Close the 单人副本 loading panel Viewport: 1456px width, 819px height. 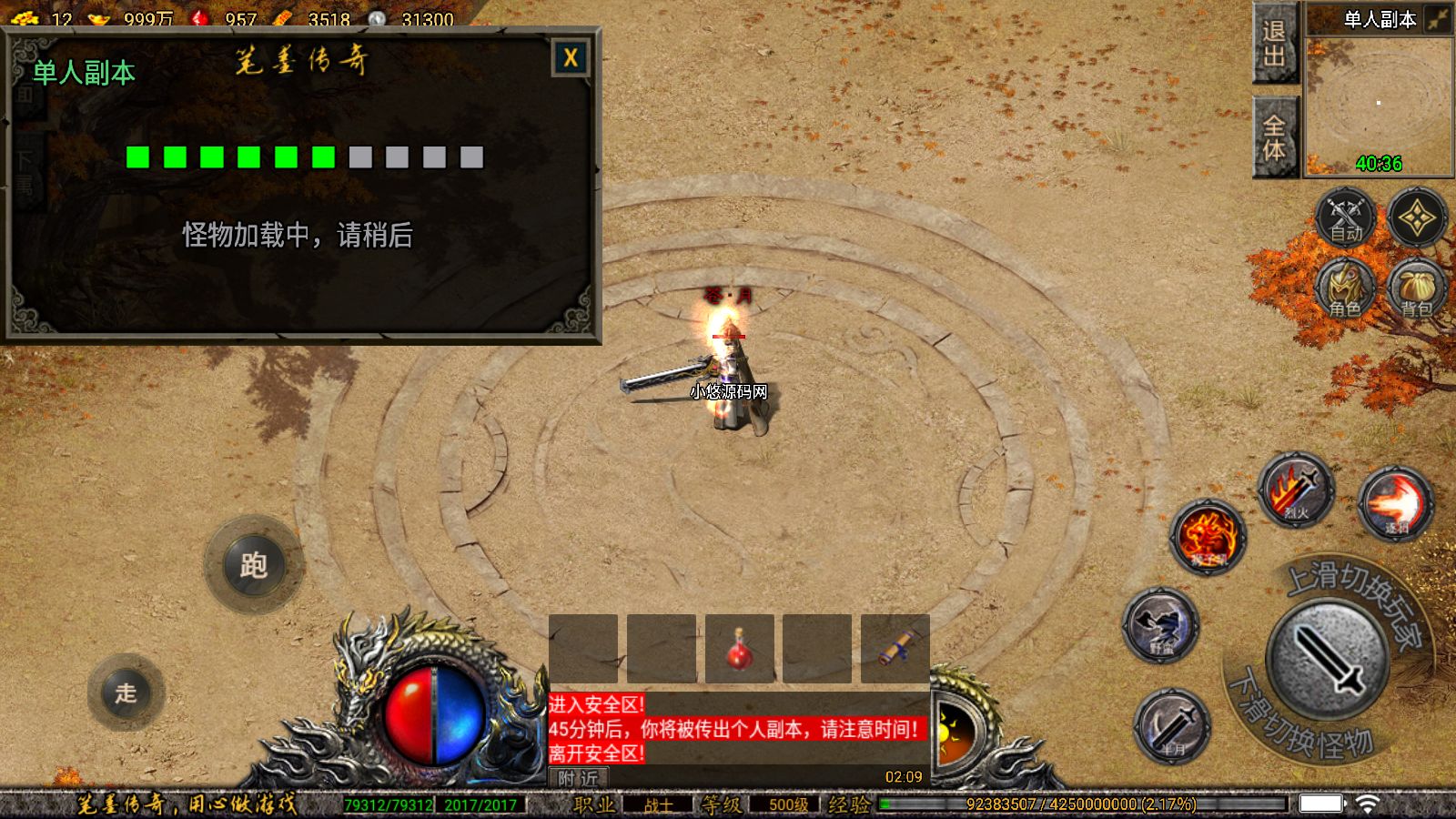[571, 58]
